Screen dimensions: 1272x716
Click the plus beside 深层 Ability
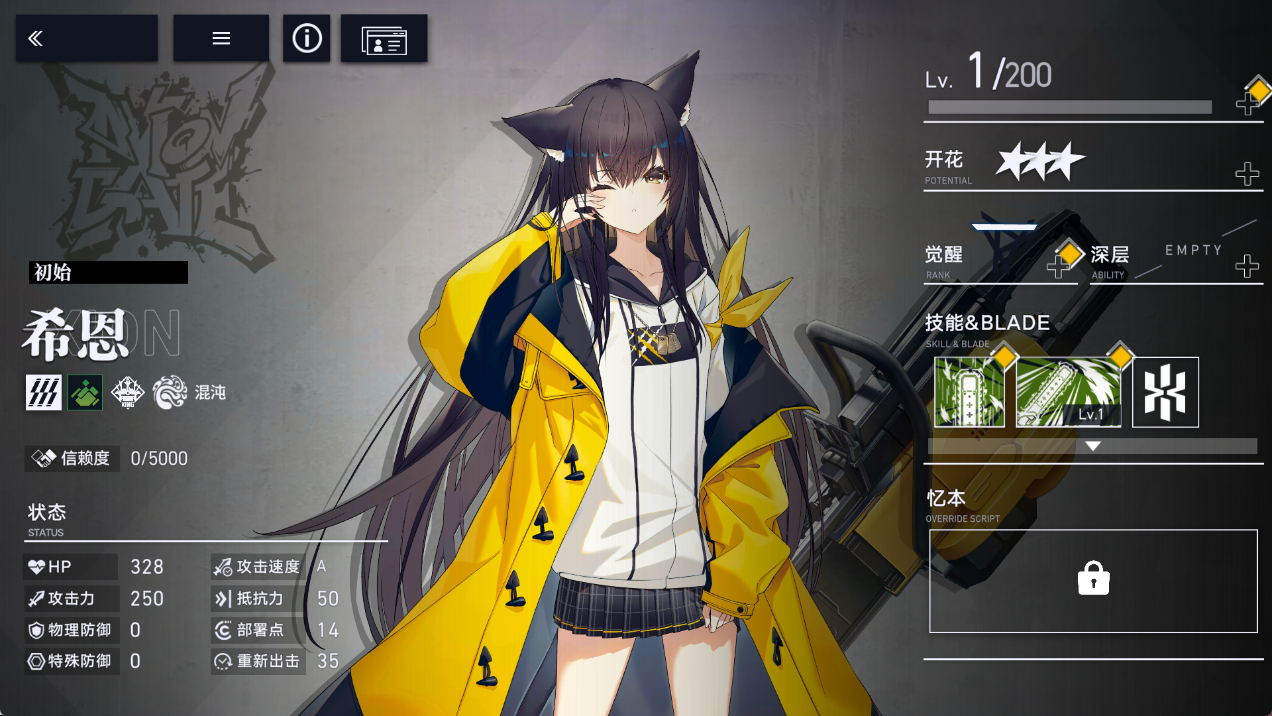pos(1247,266)
